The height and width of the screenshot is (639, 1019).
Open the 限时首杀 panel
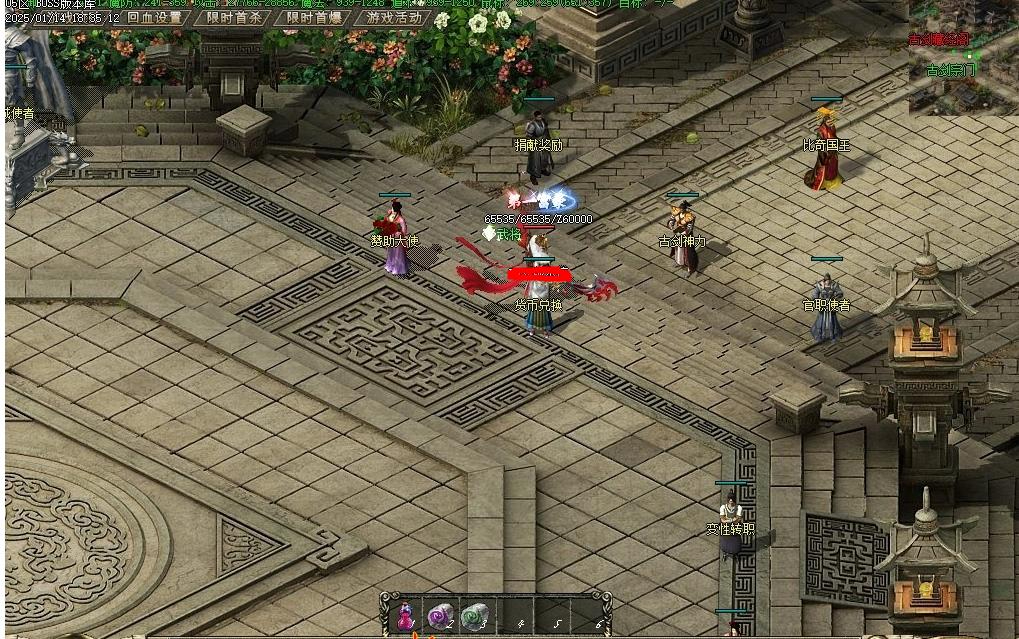(235, 17)
